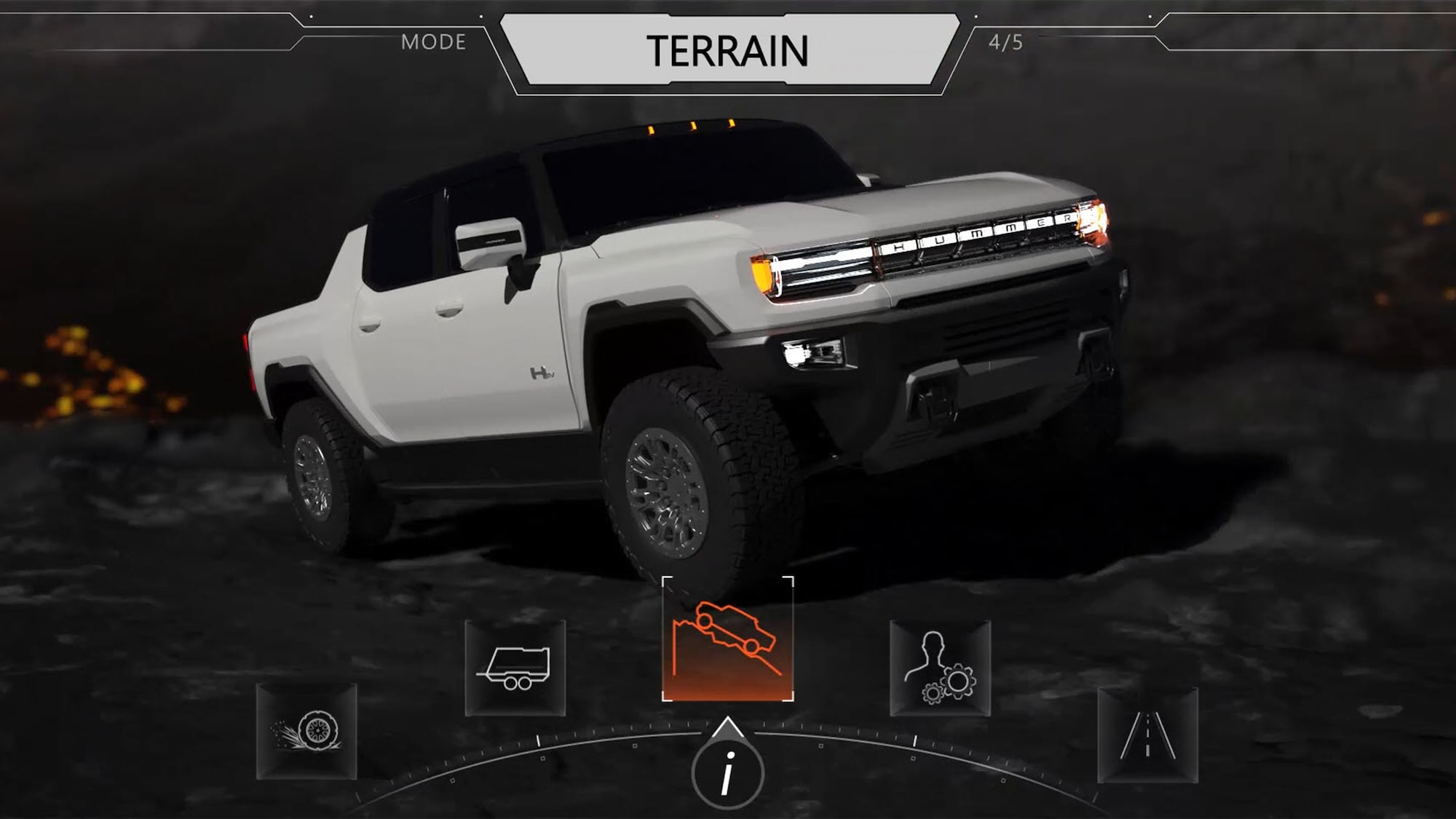Open the driver-with-gears custom mode
This screenshot has height=819, width=1456.
(x=940, y=668)
